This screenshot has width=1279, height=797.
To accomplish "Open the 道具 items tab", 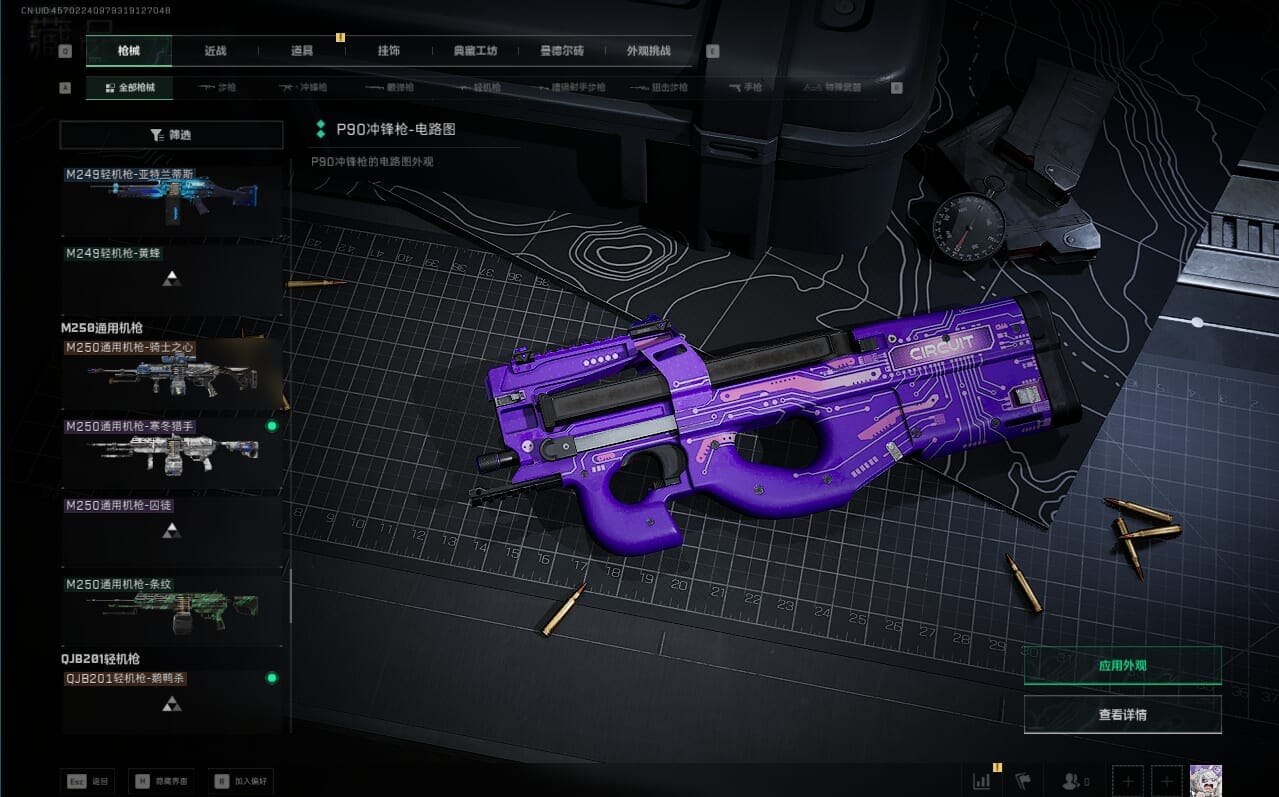I will click(x=302, y=51).
